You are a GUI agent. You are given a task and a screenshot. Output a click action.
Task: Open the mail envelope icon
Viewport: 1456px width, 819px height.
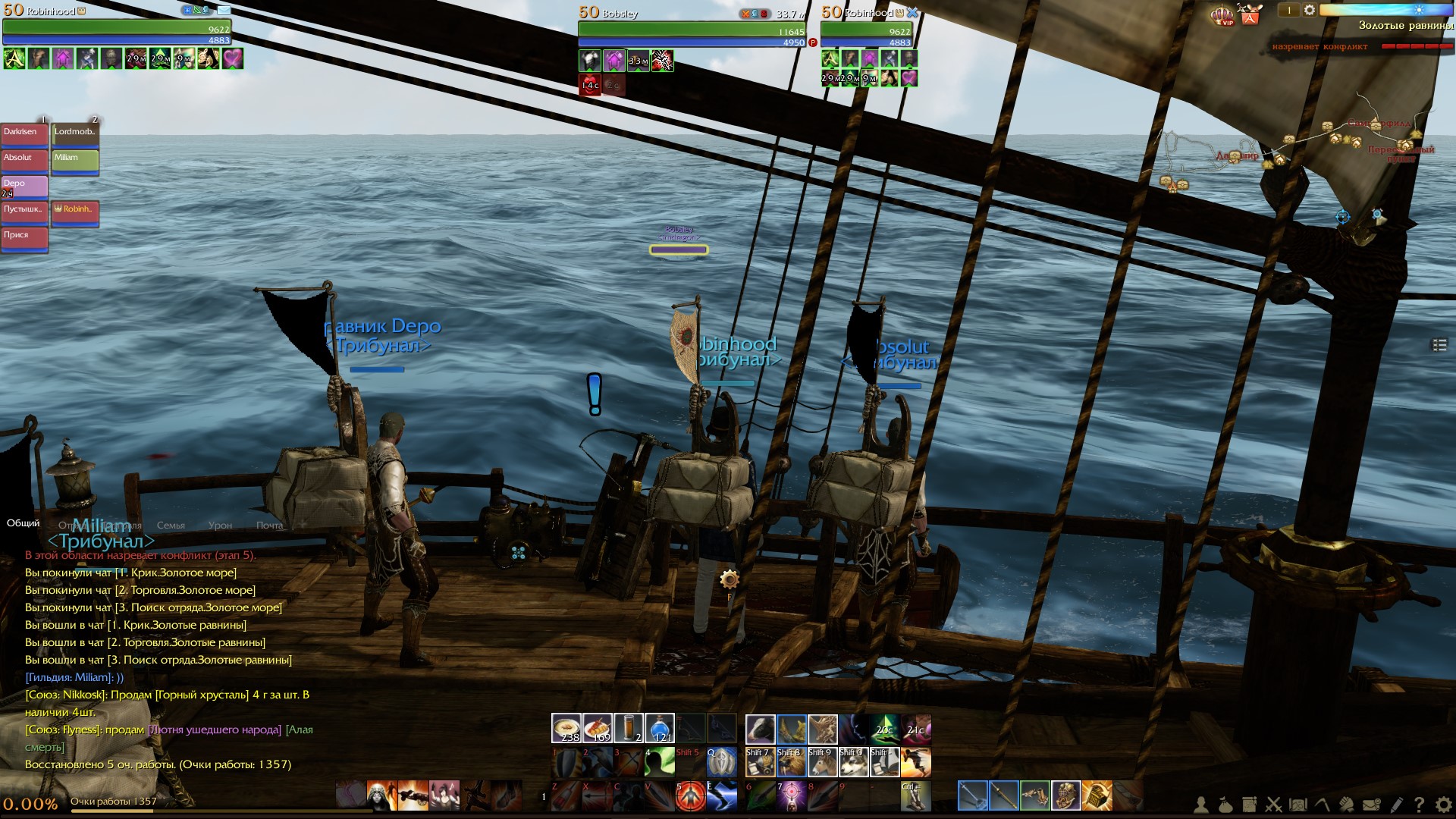click(1371, 805)
